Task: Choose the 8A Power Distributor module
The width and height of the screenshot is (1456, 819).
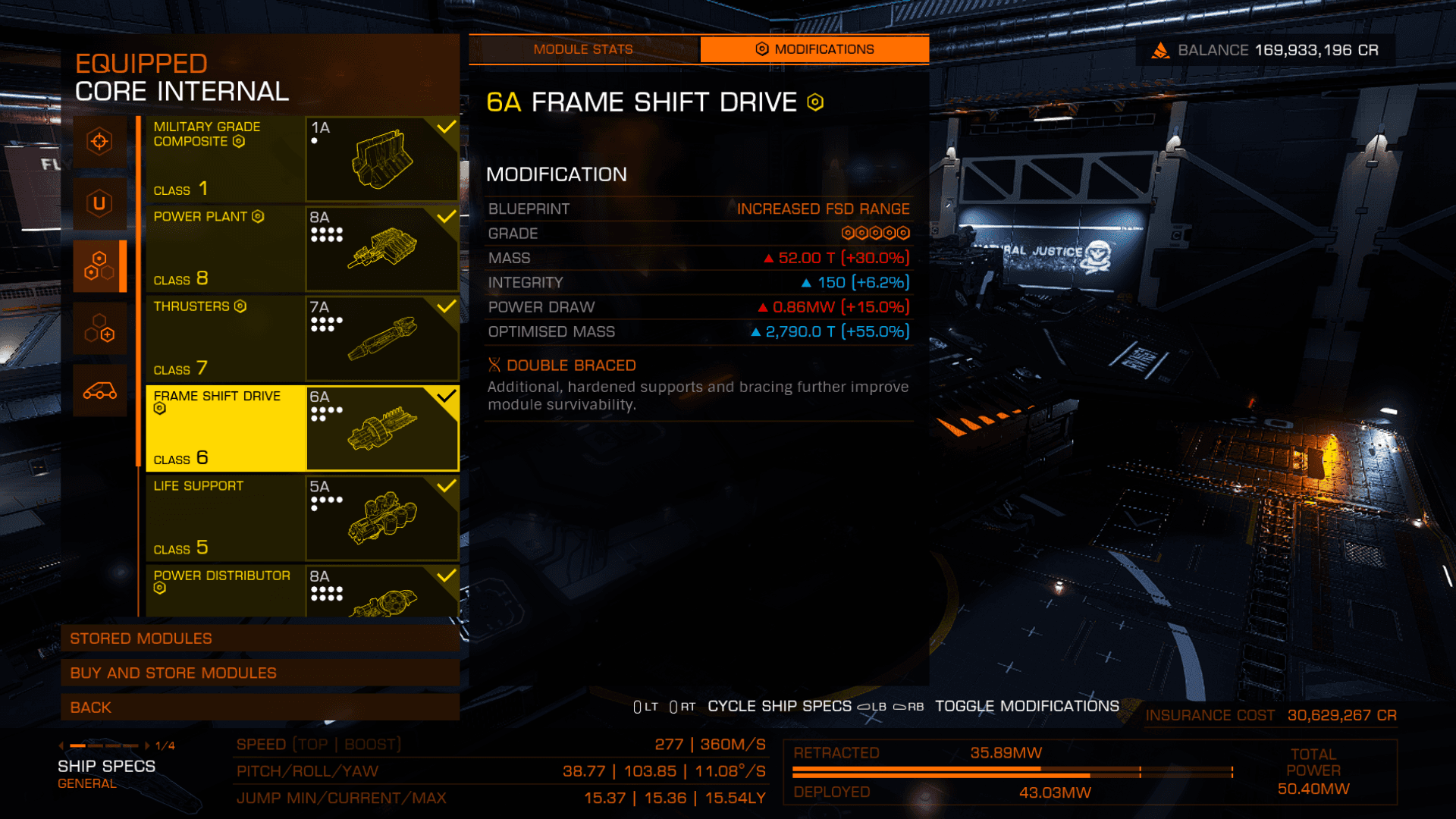Action: [x=302, y=591]
